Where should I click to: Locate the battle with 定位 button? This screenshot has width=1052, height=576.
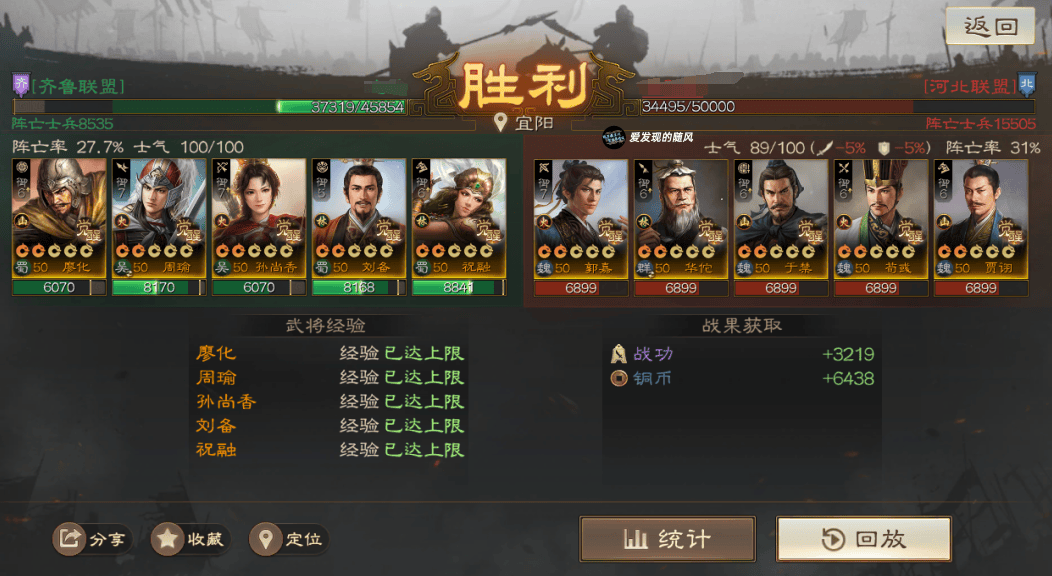289,540
